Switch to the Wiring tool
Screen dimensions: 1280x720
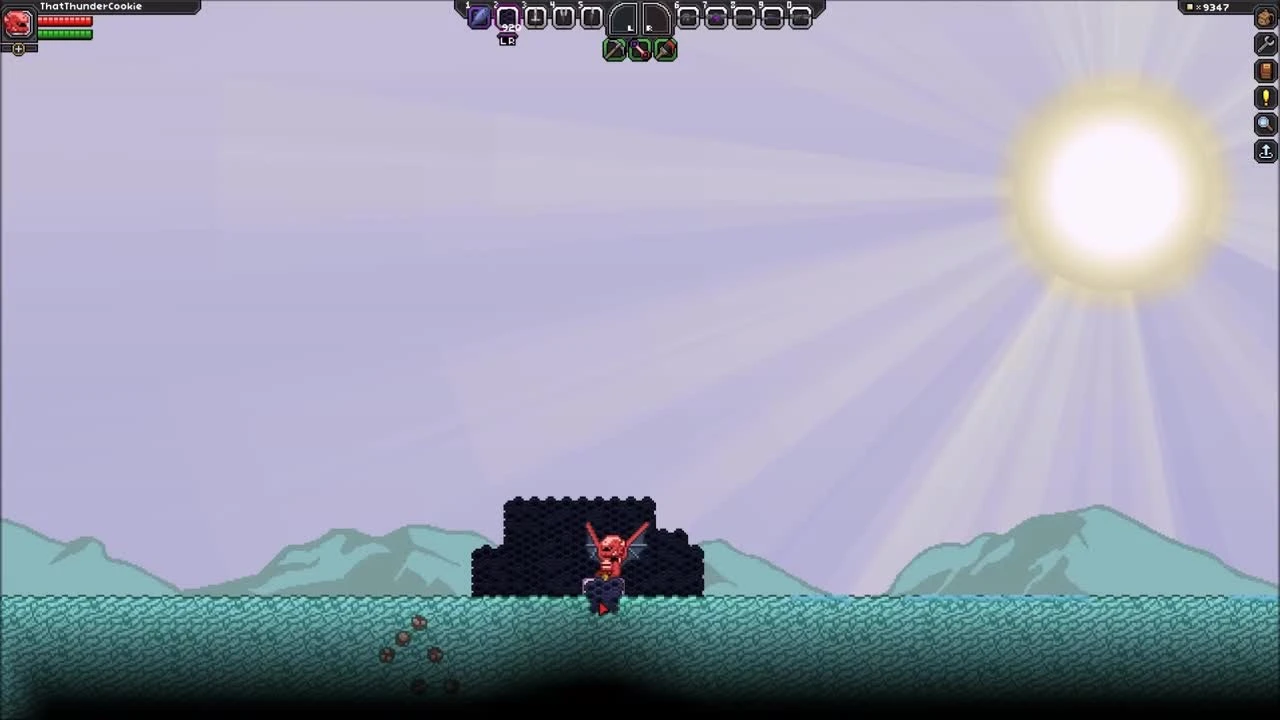(x=641, y=50)
